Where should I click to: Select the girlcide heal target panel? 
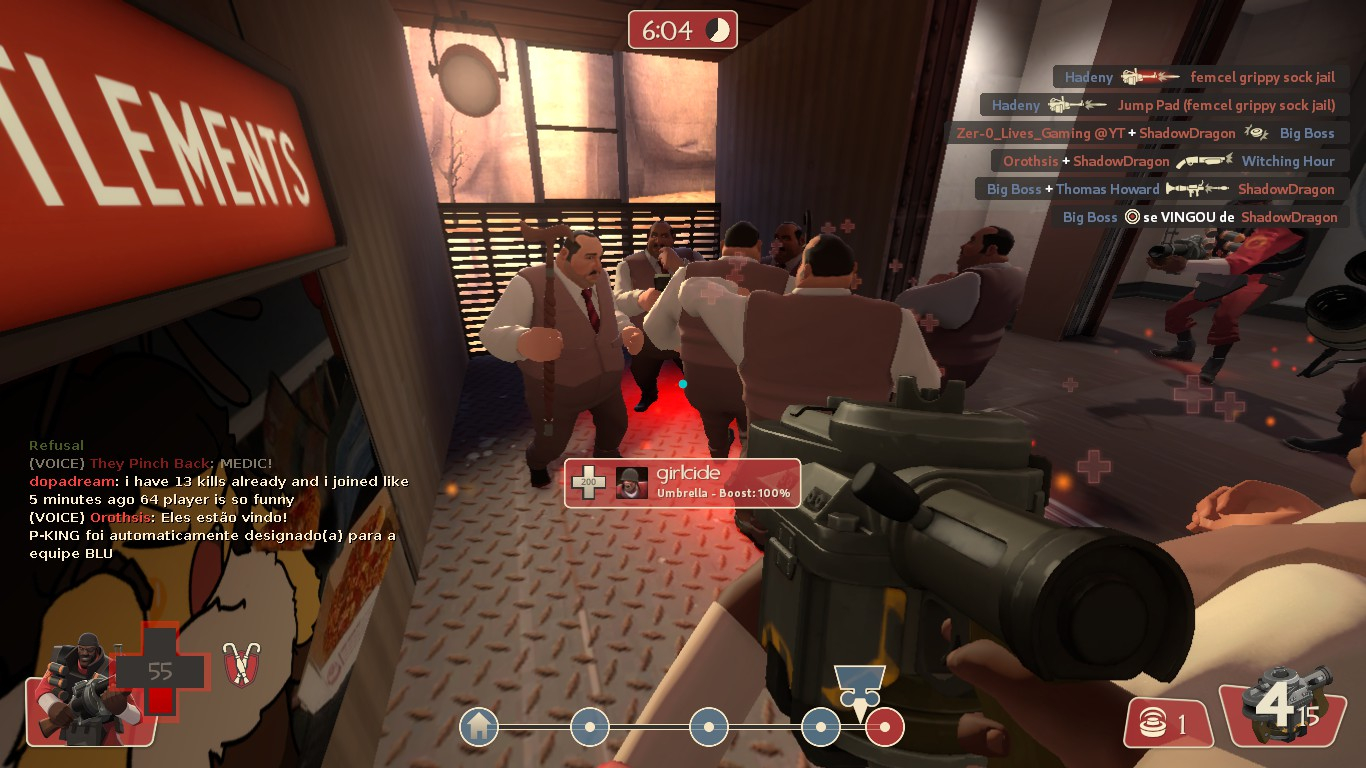click(682, 483)
